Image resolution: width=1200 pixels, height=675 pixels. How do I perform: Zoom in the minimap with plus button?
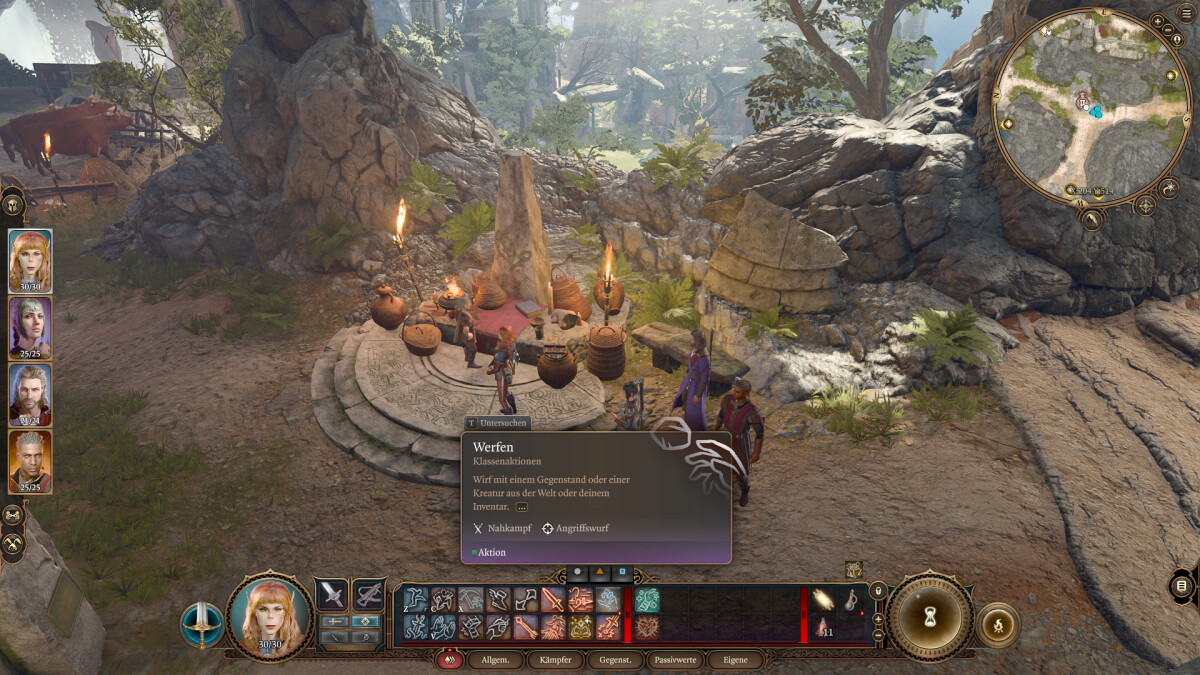[1157, 21]
